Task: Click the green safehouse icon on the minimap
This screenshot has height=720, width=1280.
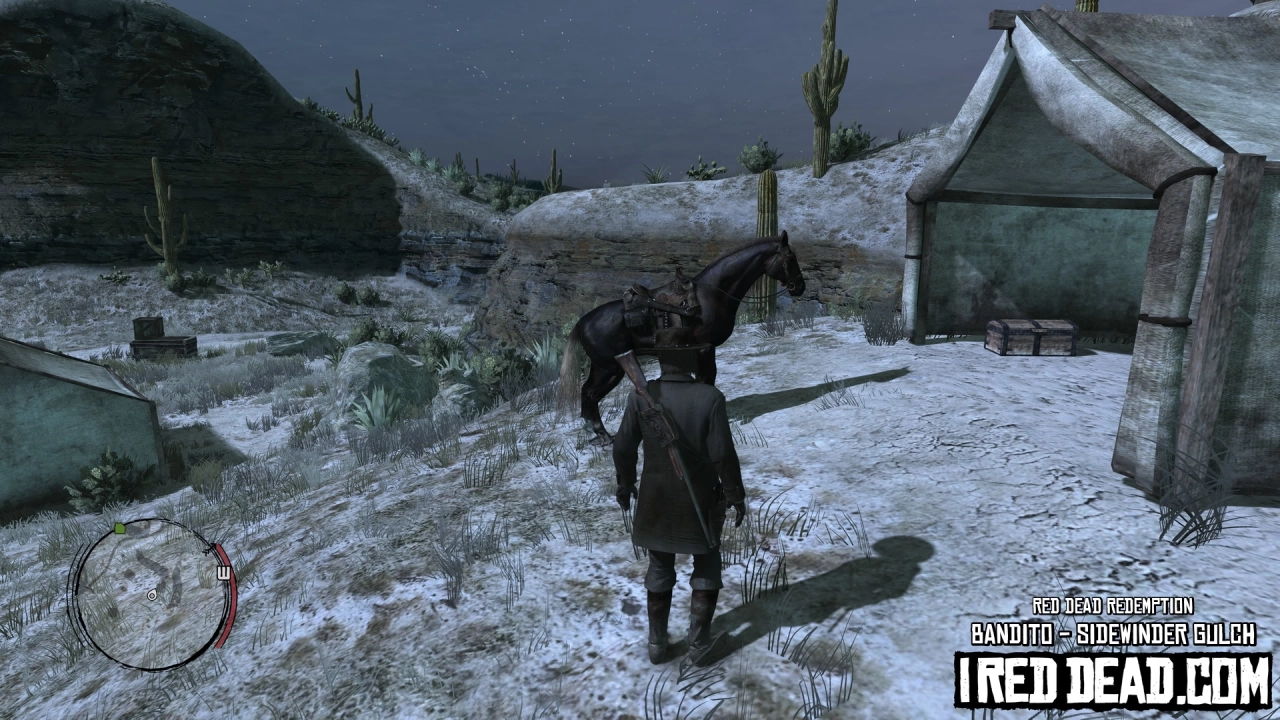Action: tap(120, 528)
